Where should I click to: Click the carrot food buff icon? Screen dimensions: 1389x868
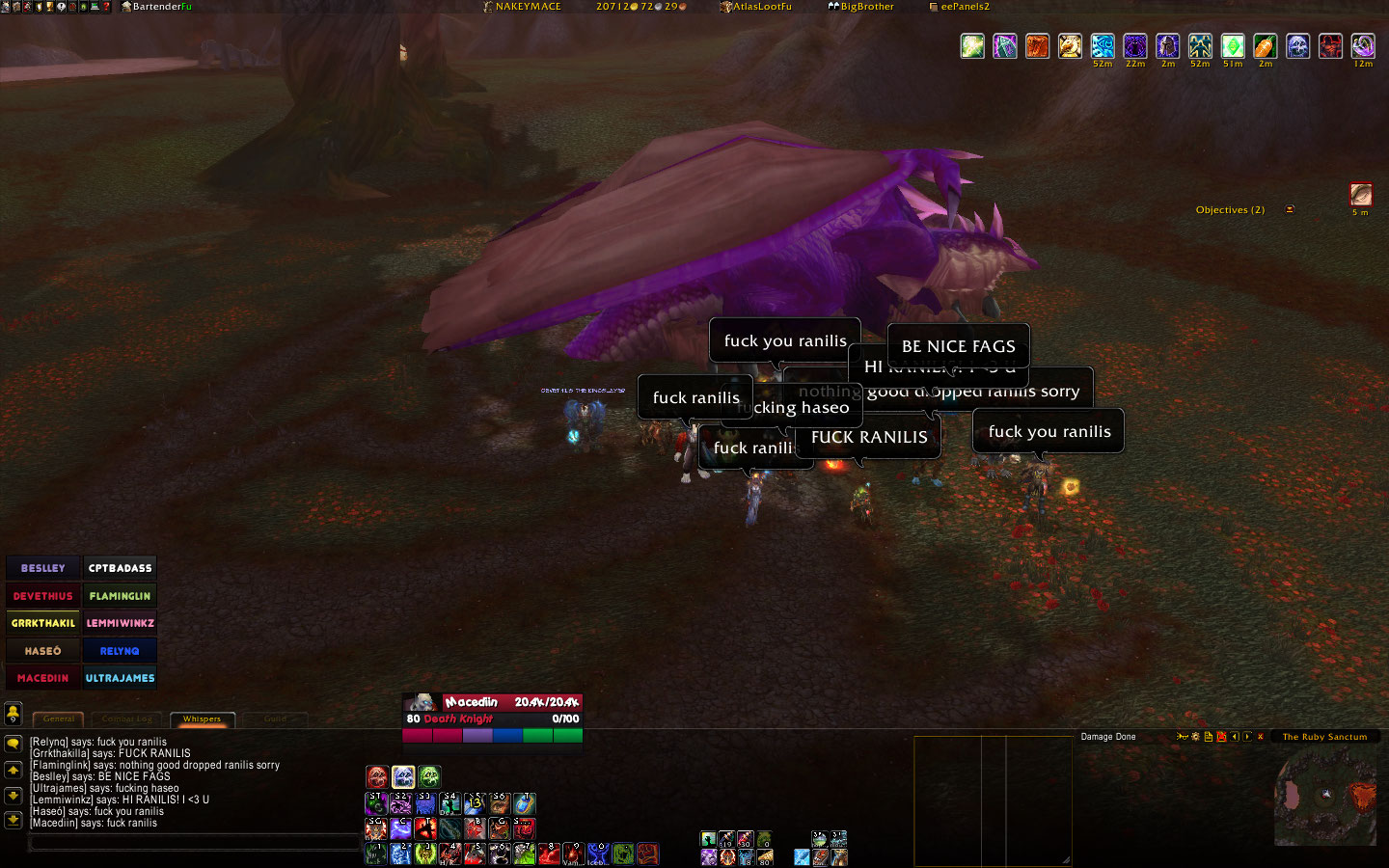1265,45
